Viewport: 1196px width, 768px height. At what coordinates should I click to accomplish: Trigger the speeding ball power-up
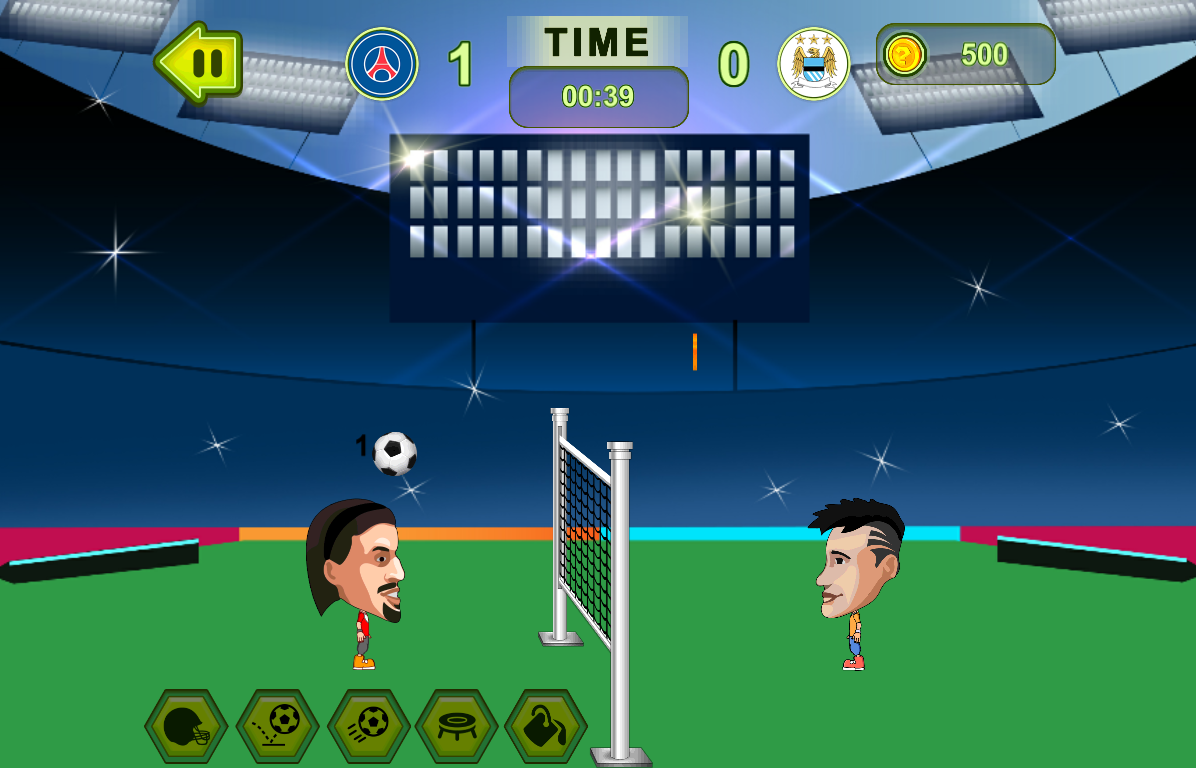[x=368, y=727]
